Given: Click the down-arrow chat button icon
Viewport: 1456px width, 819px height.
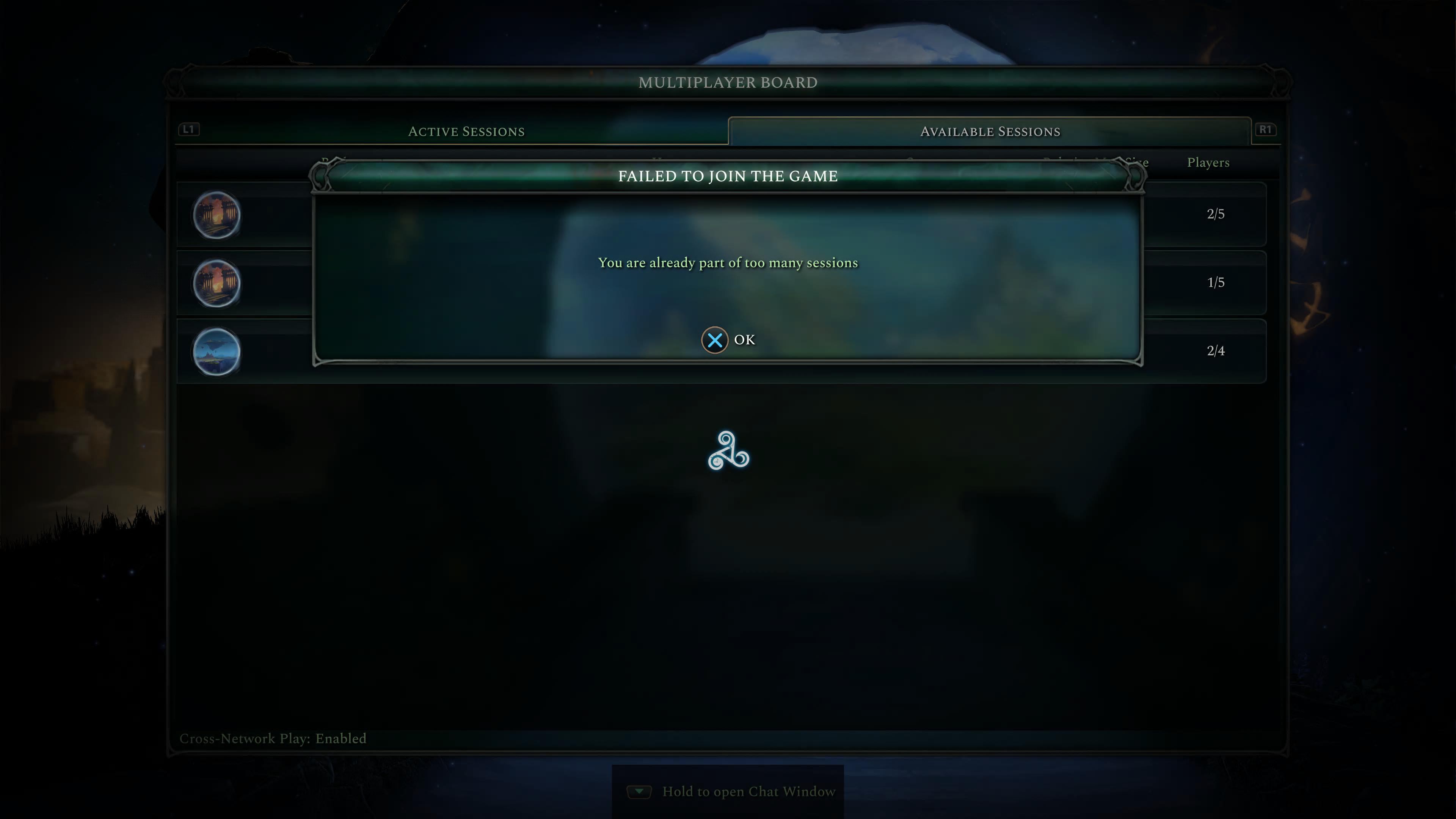Looking at the screenshot, I should pyautogui.click(x=639, y=791).
